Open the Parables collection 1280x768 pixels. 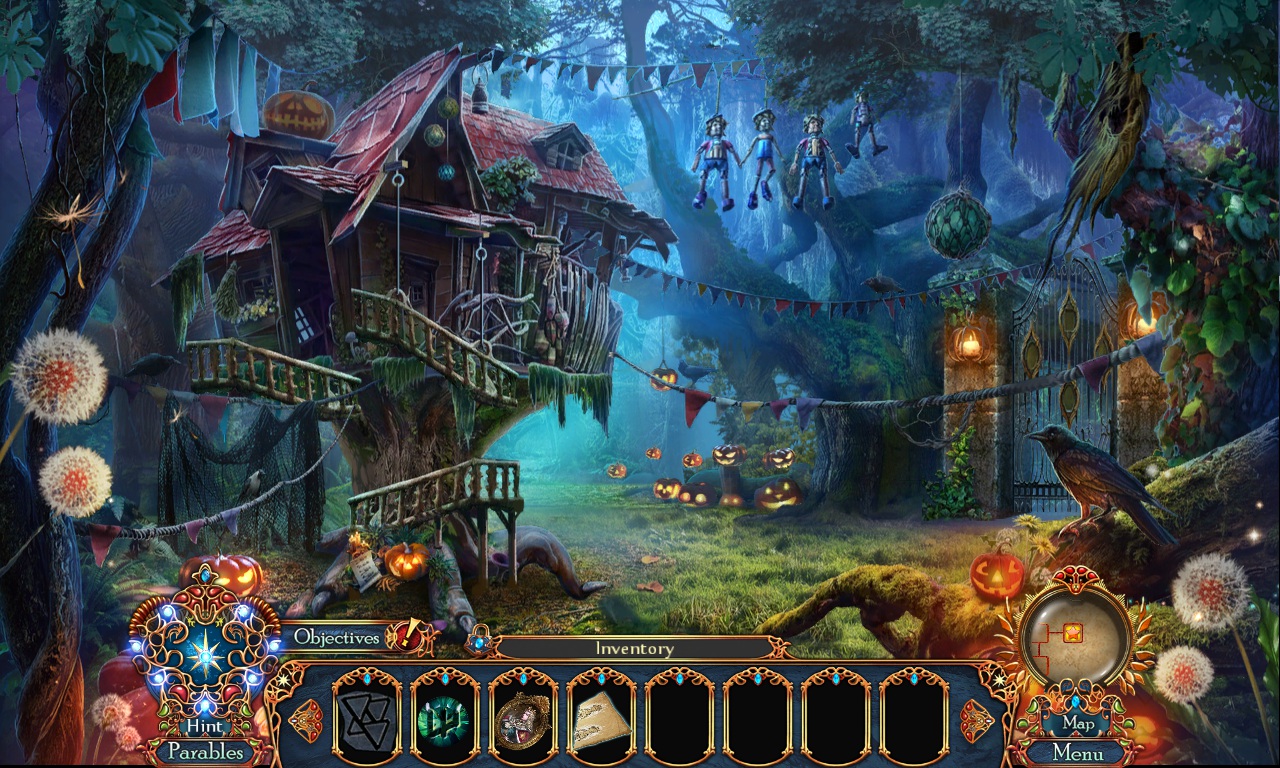pyautogui.click(x=204, y=752)
